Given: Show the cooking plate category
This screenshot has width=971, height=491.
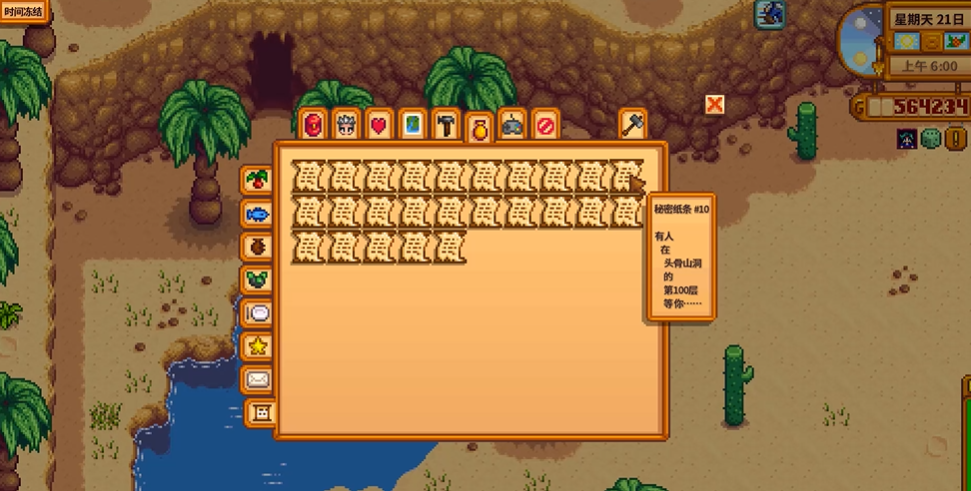Looking at the screenshot, I should pyautogui.click(x=257, y=313).
